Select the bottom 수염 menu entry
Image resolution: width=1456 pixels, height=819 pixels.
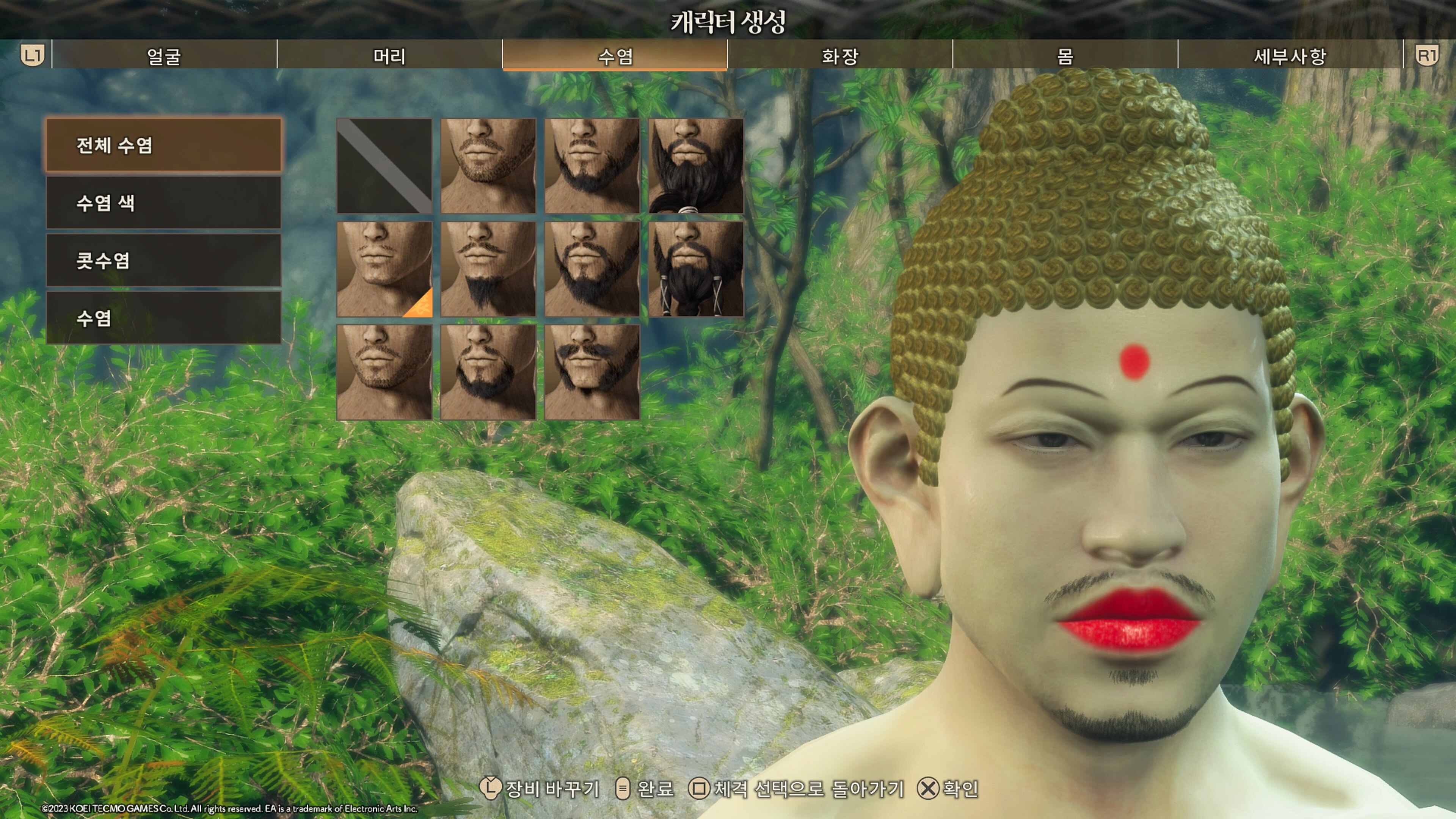(x=163, y=318)
